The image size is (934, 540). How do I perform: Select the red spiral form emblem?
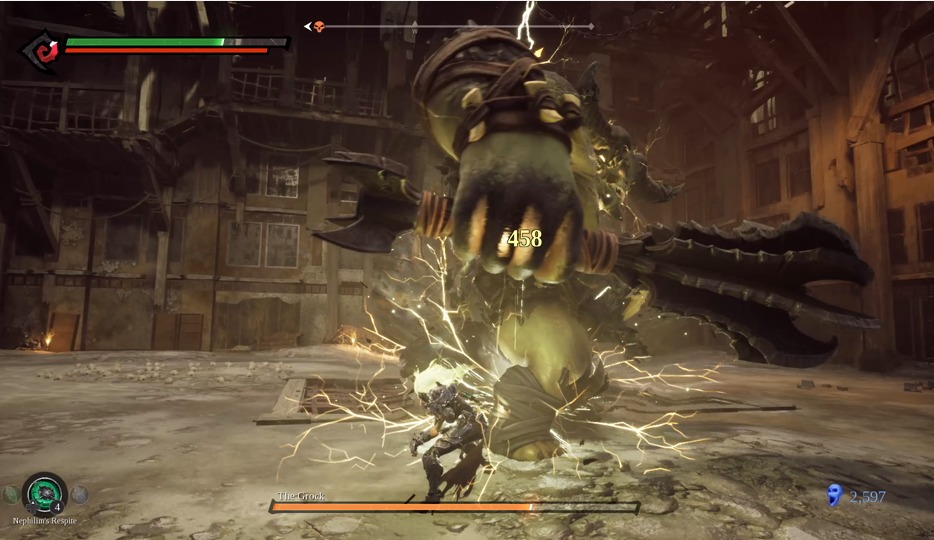[x=43, y=49]
